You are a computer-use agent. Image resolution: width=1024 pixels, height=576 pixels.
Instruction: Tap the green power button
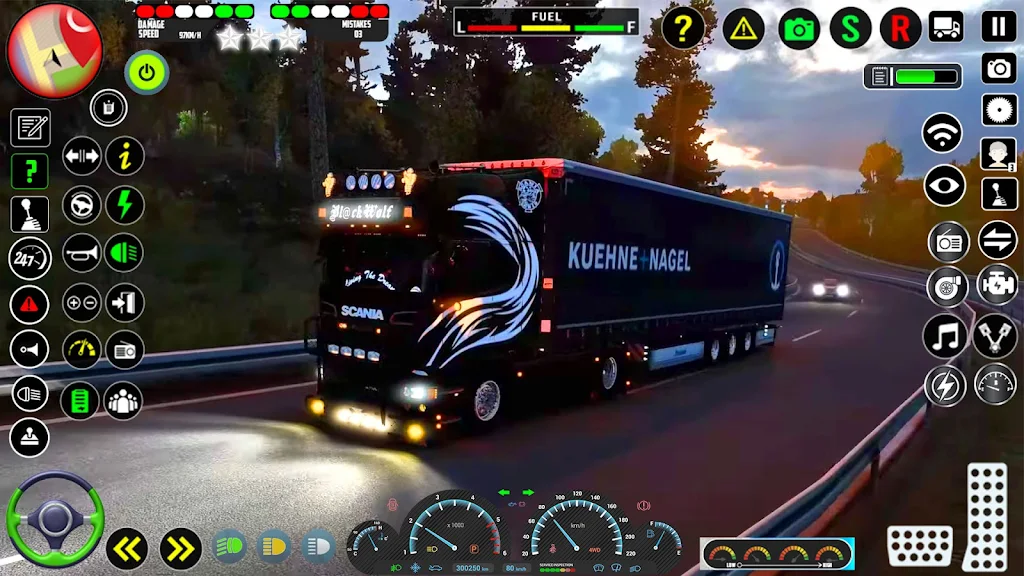pyautogui.click(x=147, y=72)
